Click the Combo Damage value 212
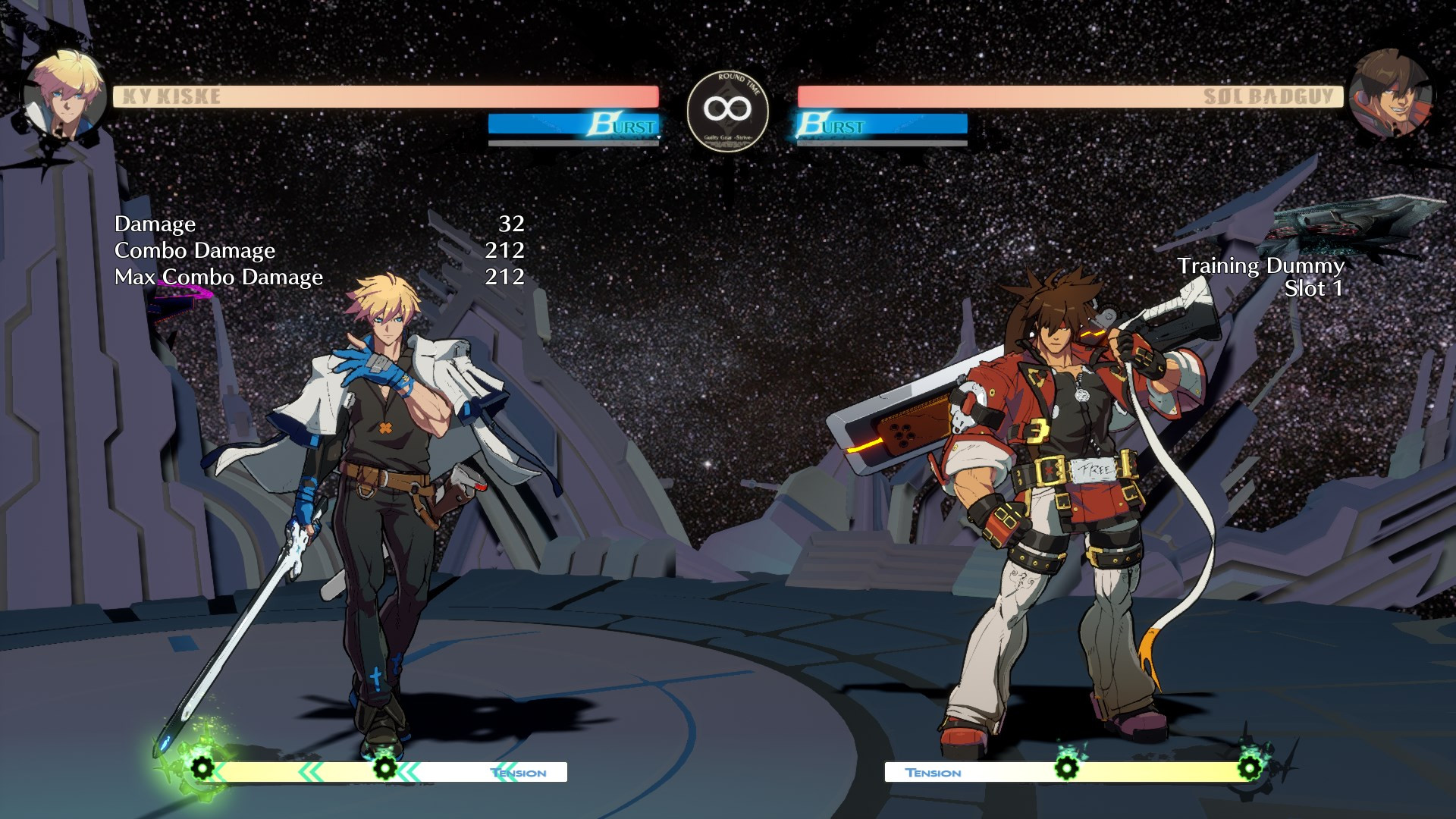The height and width of the screenshot is (819, 1456). tap(505, 251)
